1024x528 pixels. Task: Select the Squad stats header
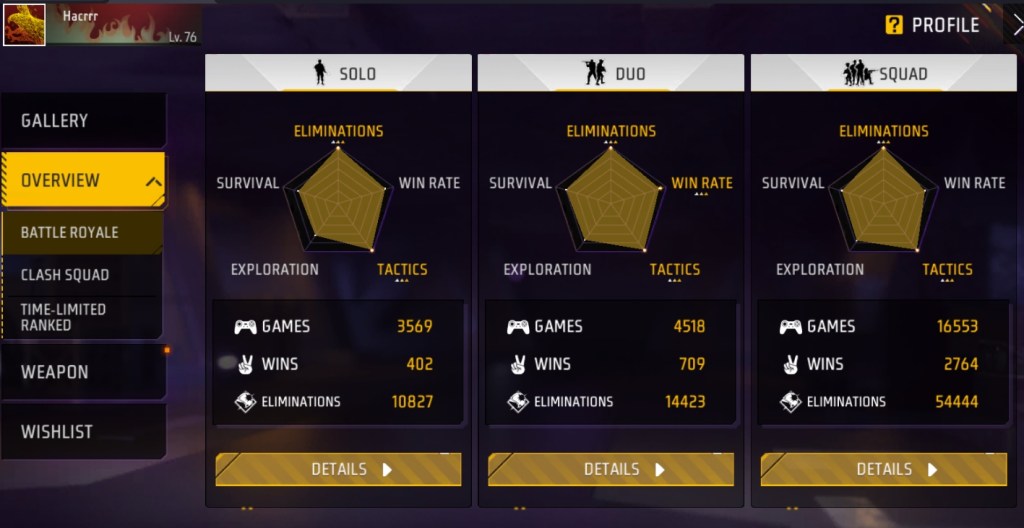click(883, 73)
